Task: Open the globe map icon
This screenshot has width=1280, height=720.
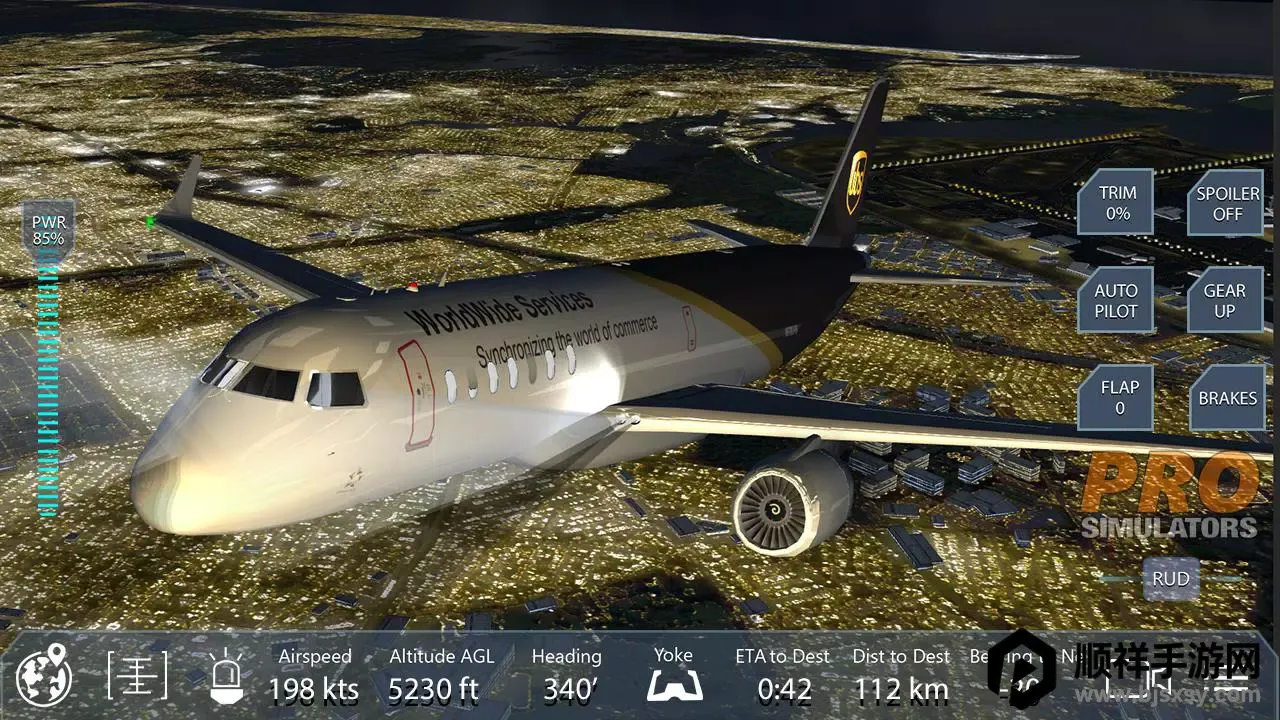Action: point(44,677)
